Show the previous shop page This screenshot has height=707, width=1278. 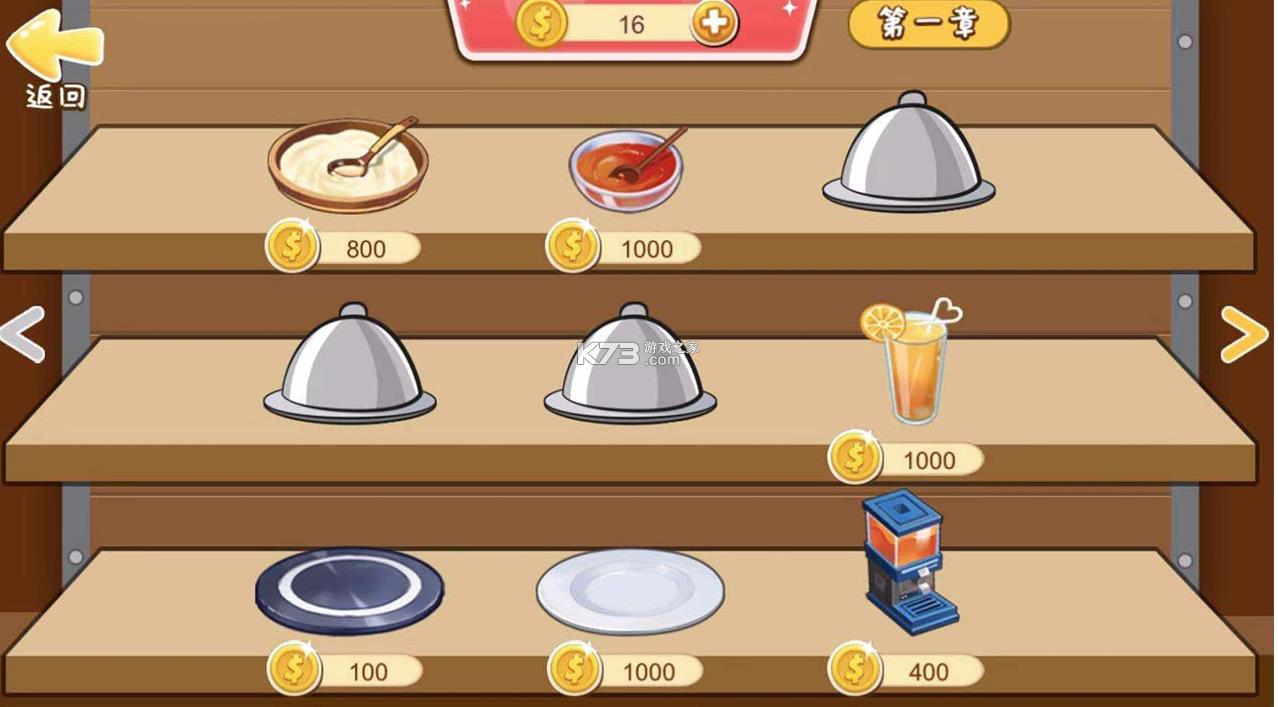(22, 334)
